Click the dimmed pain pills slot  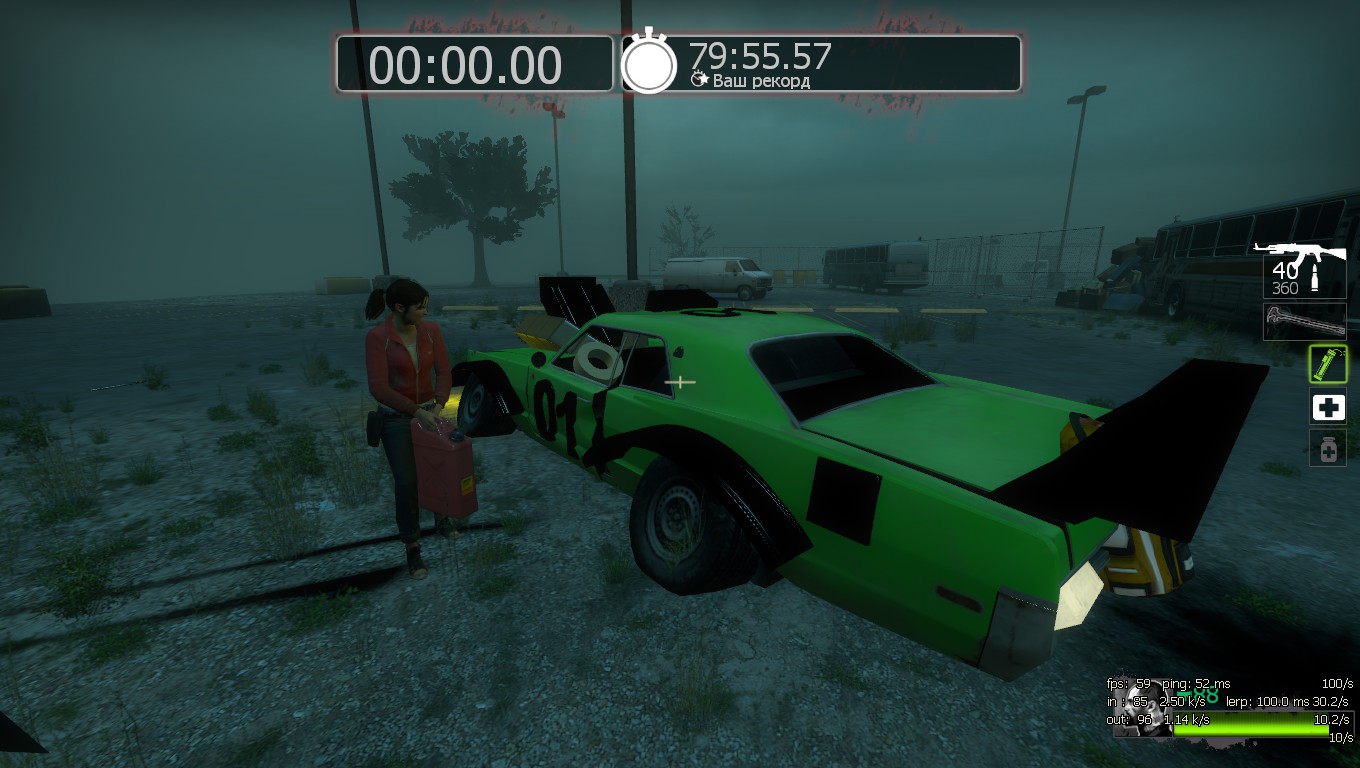click(x=1328, y=449)
